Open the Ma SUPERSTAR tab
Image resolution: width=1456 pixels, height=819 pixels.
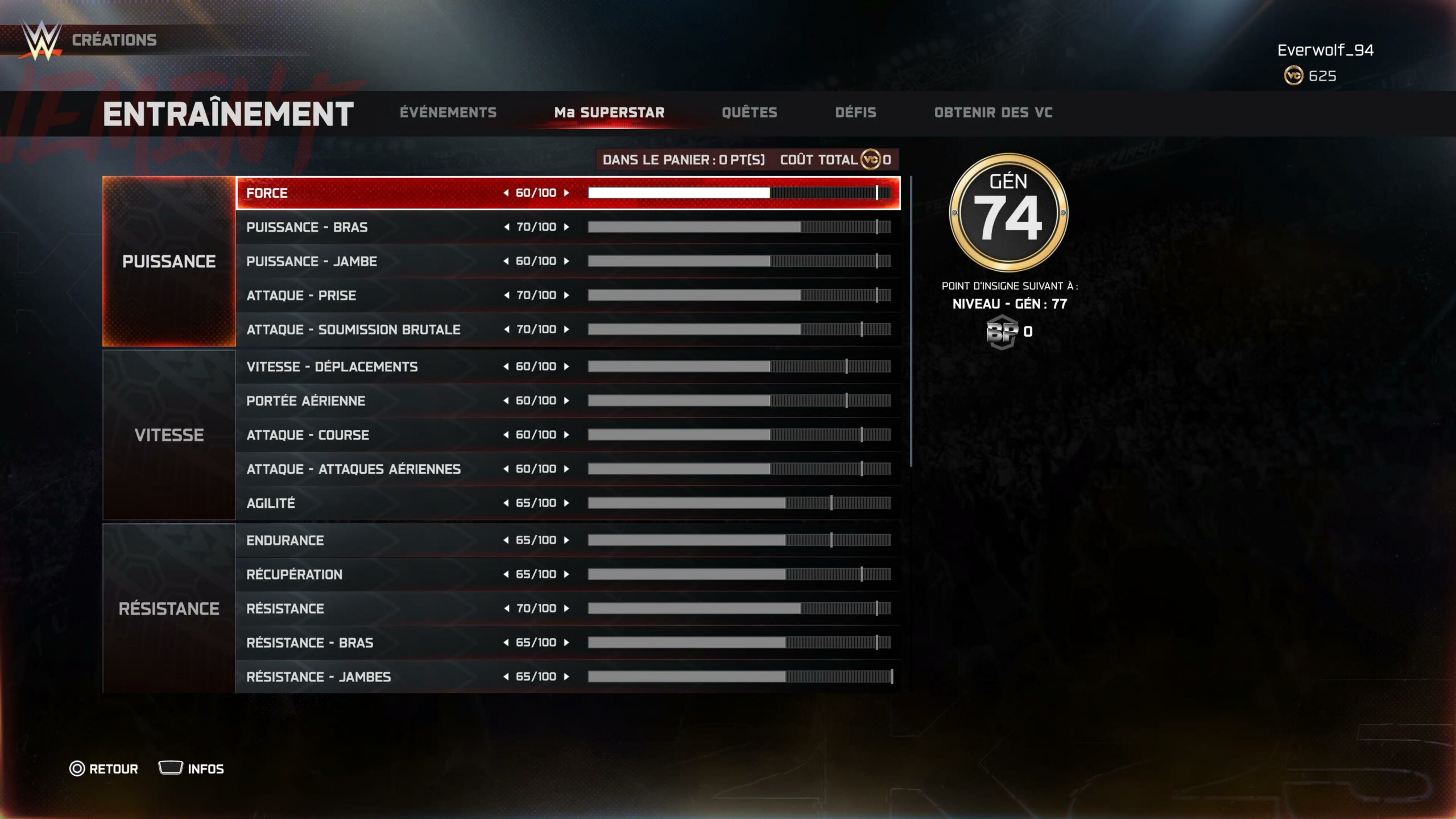point(609,113)
